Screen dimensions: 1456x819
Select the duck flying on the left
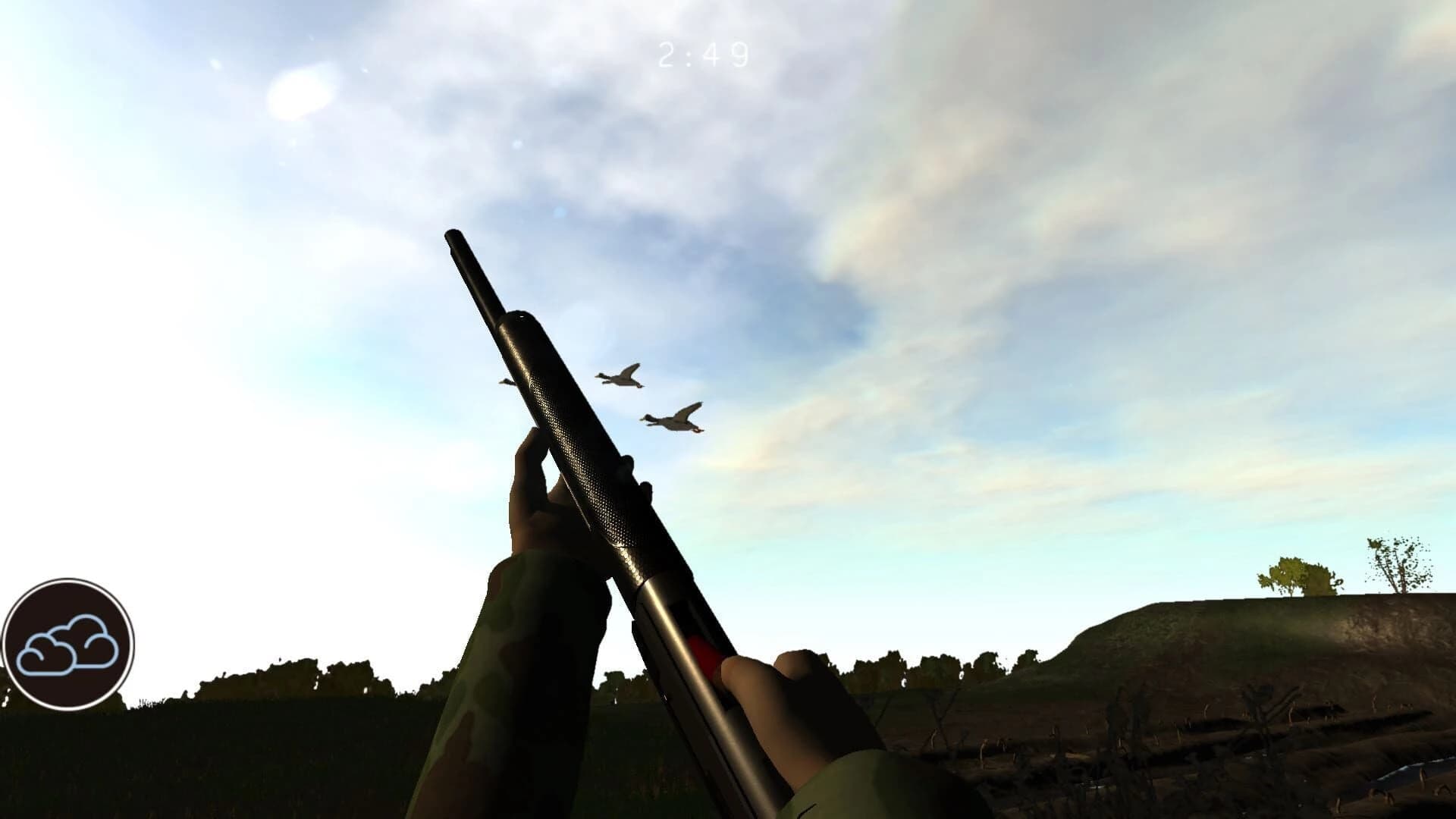507,383
